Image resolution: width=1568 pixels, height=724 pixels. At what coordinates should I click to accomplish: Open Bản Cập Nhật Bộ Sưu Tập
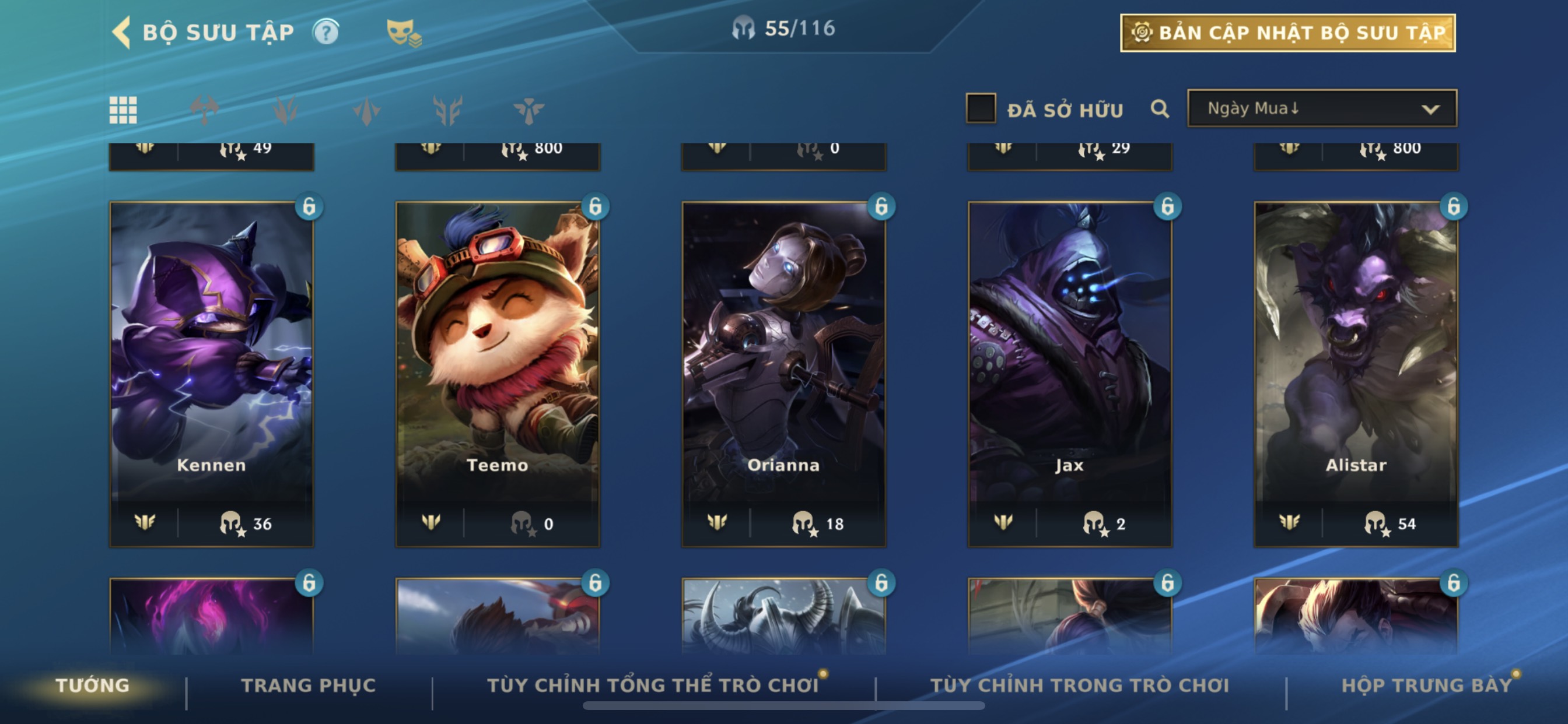pyautogui.click(x=1287, y=33)
